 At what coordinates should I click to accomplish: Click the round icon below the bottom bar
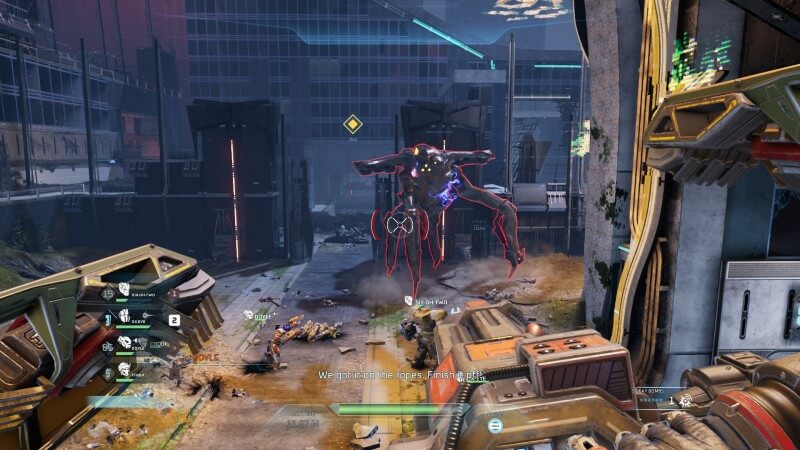click(x=494, y=426)
